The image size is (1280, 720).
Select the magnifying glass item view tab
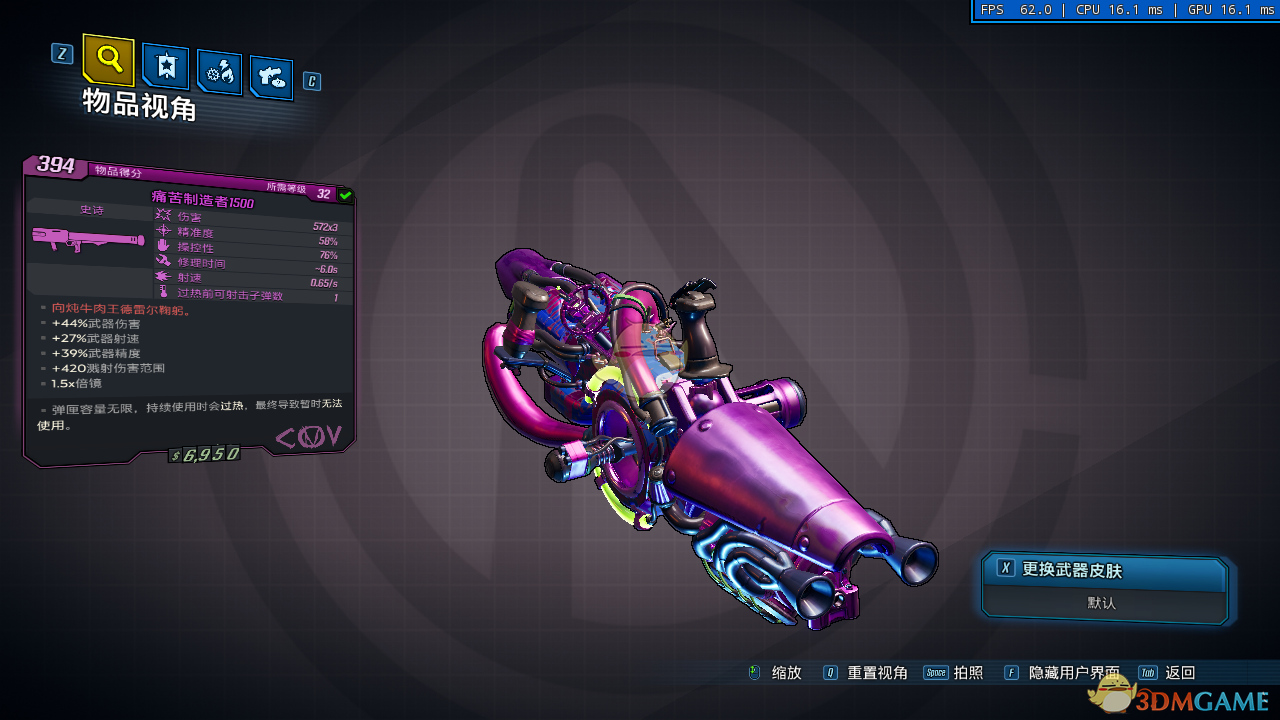[109, 59]
